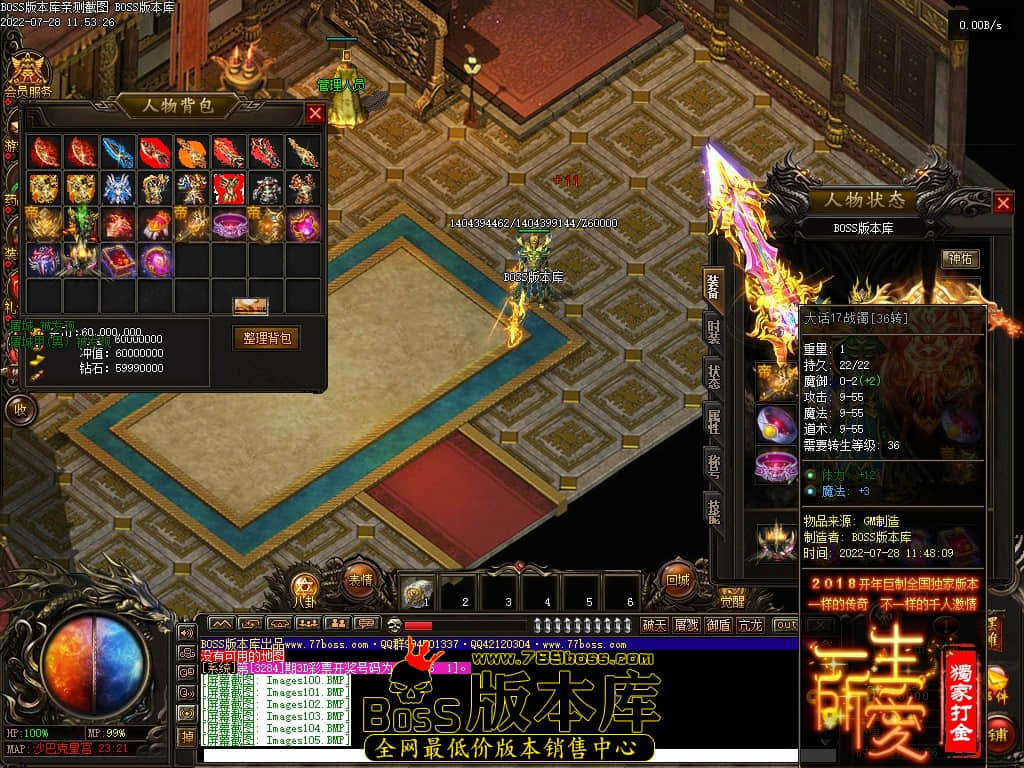1024x768 pixels.
Task: Open the 神佑 button in character panel
Action: [960, 258]
